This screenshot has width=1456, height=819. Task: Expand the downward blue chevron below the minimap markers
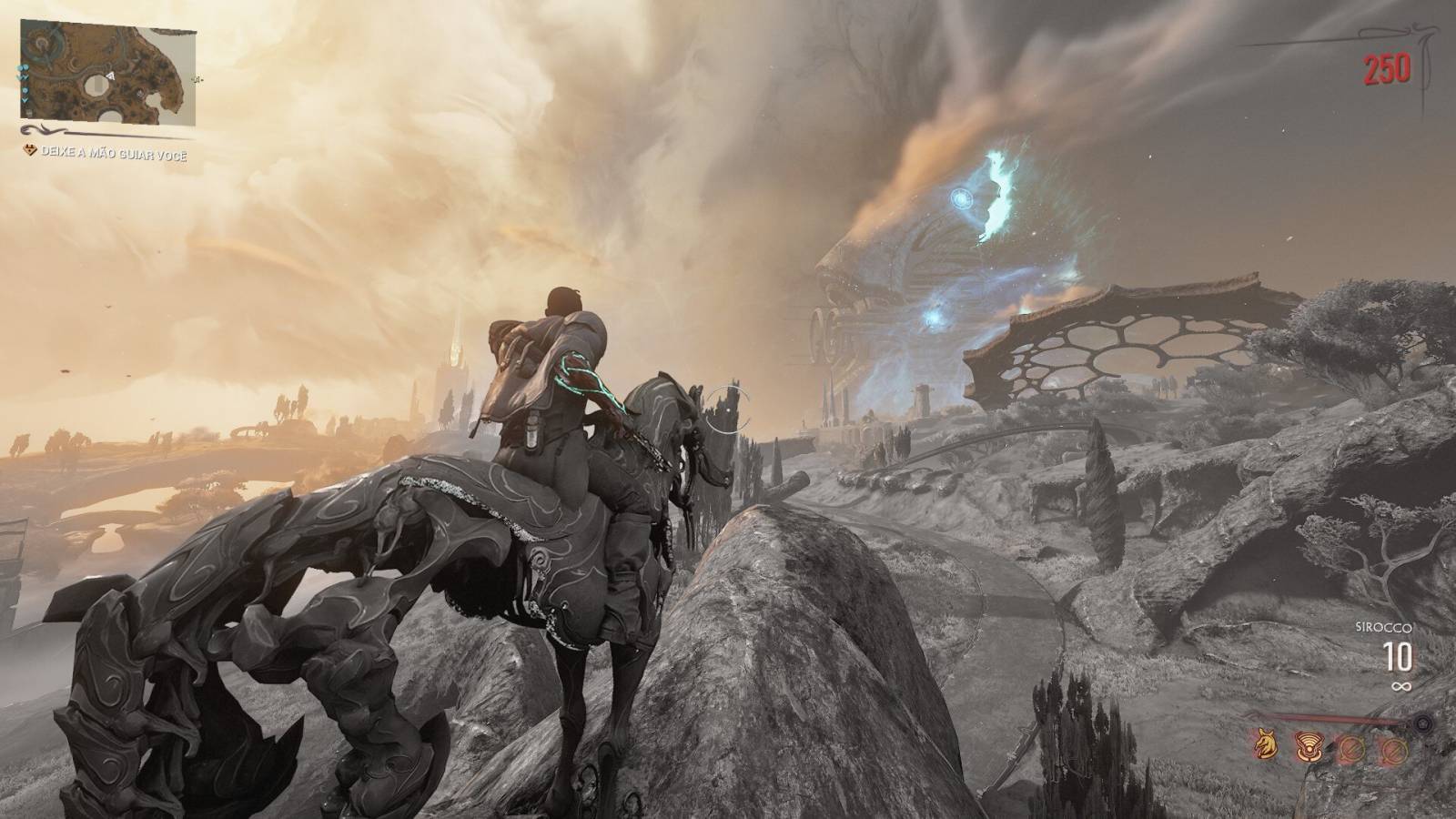[x=25, y=99]
